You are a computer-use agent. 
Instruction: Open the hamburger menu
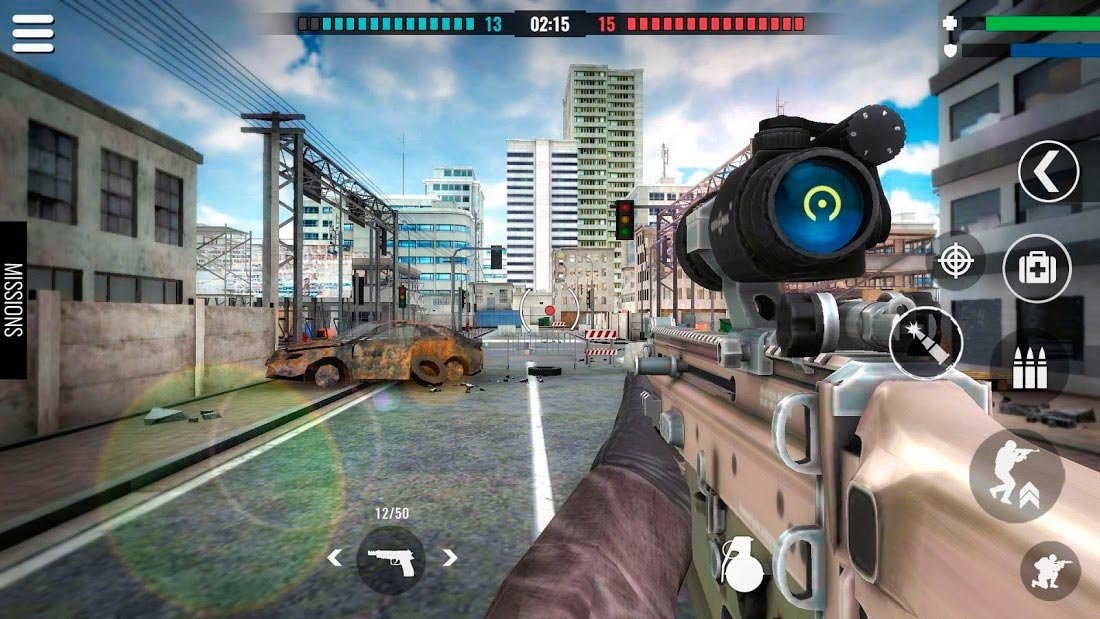(x=33, y=33)
